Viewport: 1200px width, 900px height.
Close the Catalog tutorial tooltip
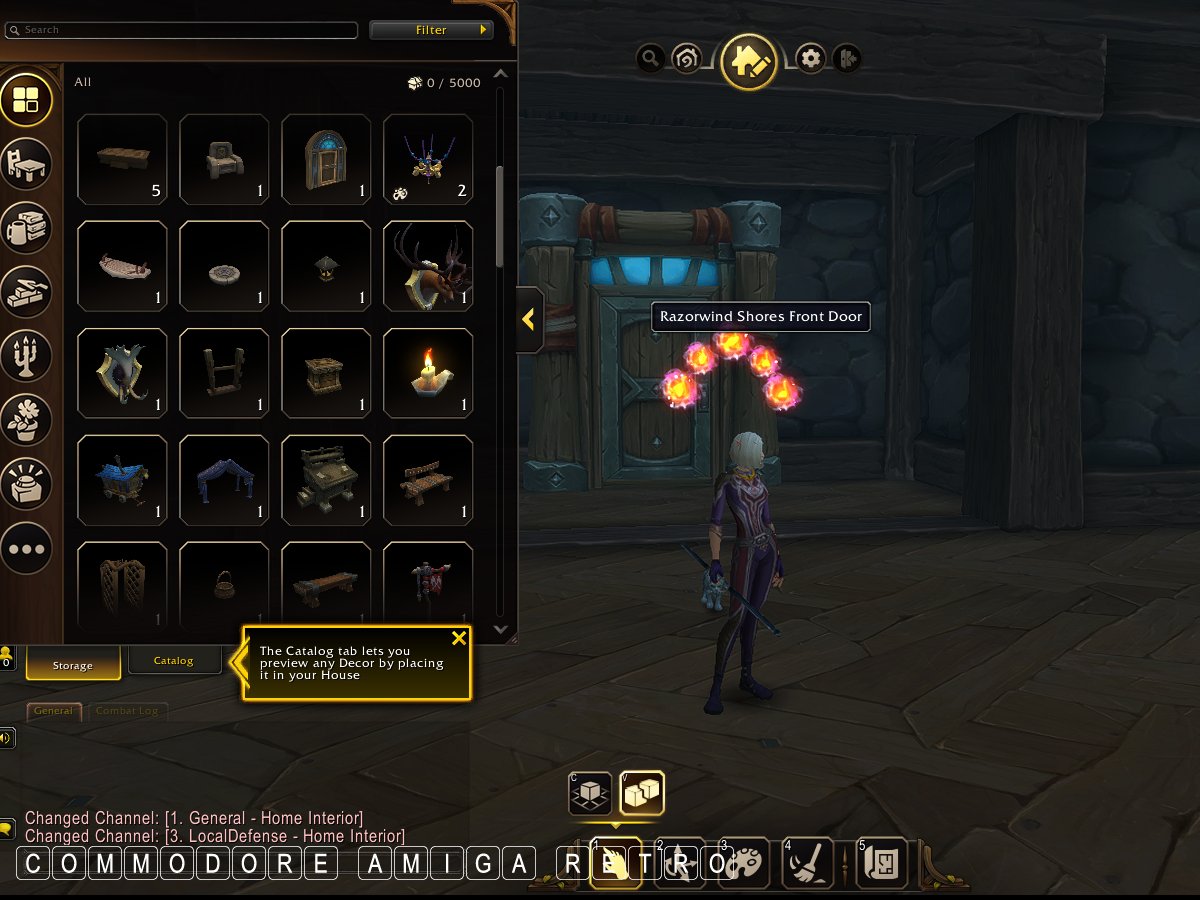click(459, 638)
